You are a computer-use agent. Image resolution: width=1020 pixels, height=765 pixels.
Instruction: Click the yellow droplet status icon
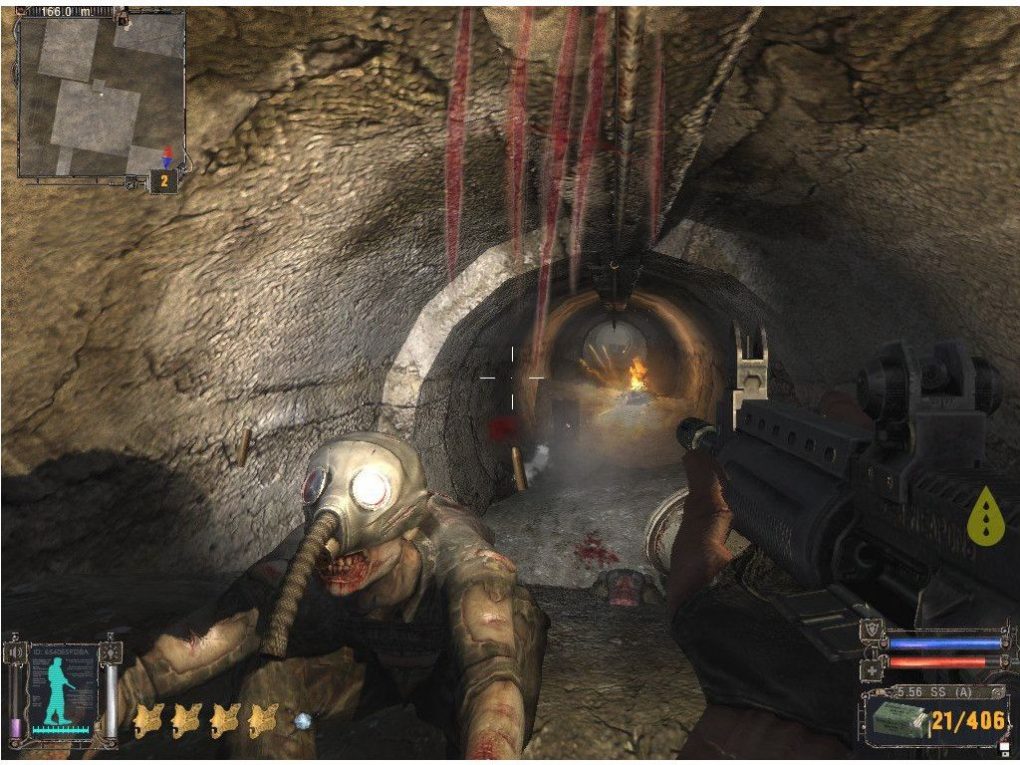click(x=985, y=516)
